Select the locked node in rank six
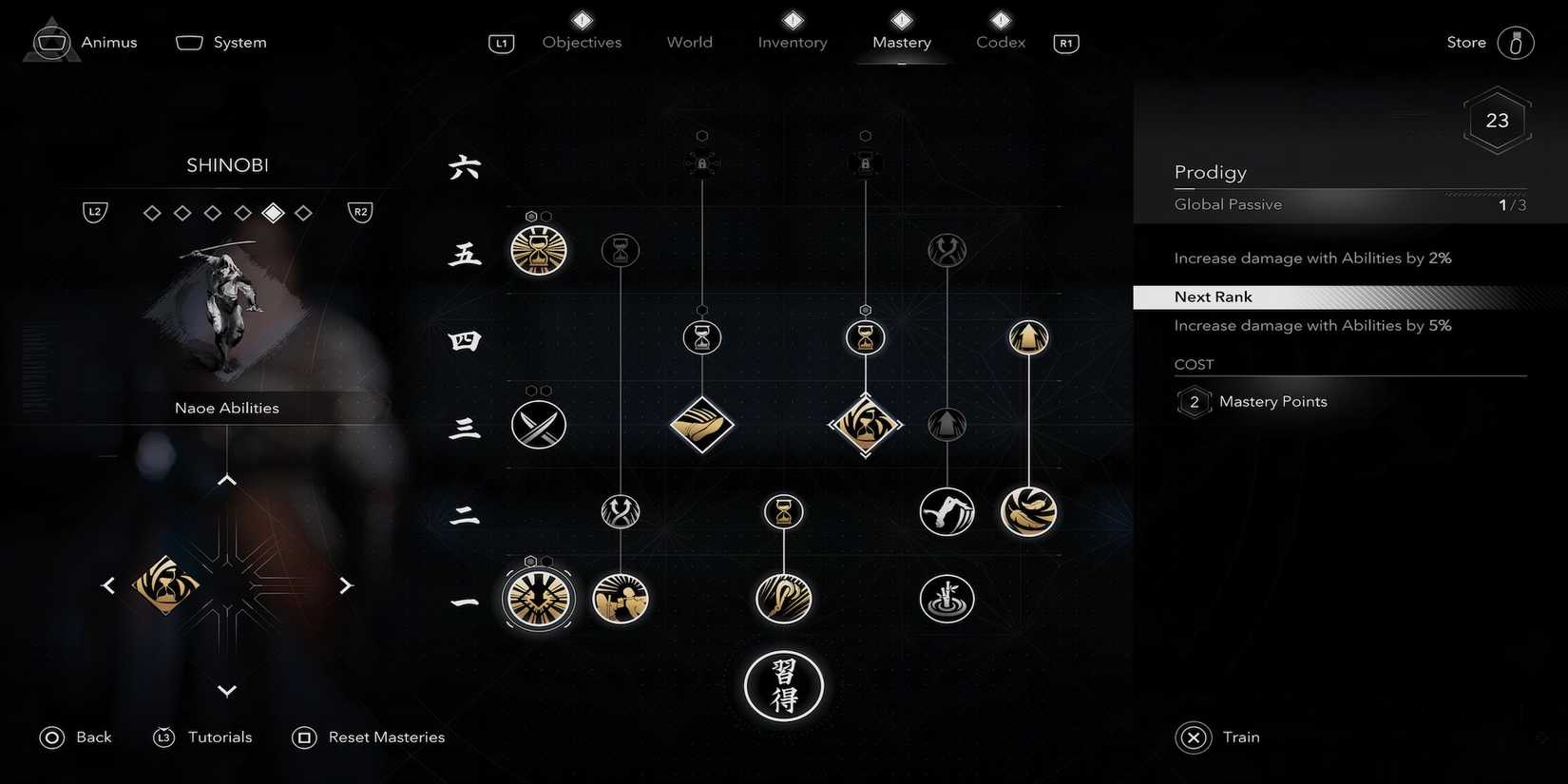This screenshot has height=784, width=1568. click(x=701, y=162)
